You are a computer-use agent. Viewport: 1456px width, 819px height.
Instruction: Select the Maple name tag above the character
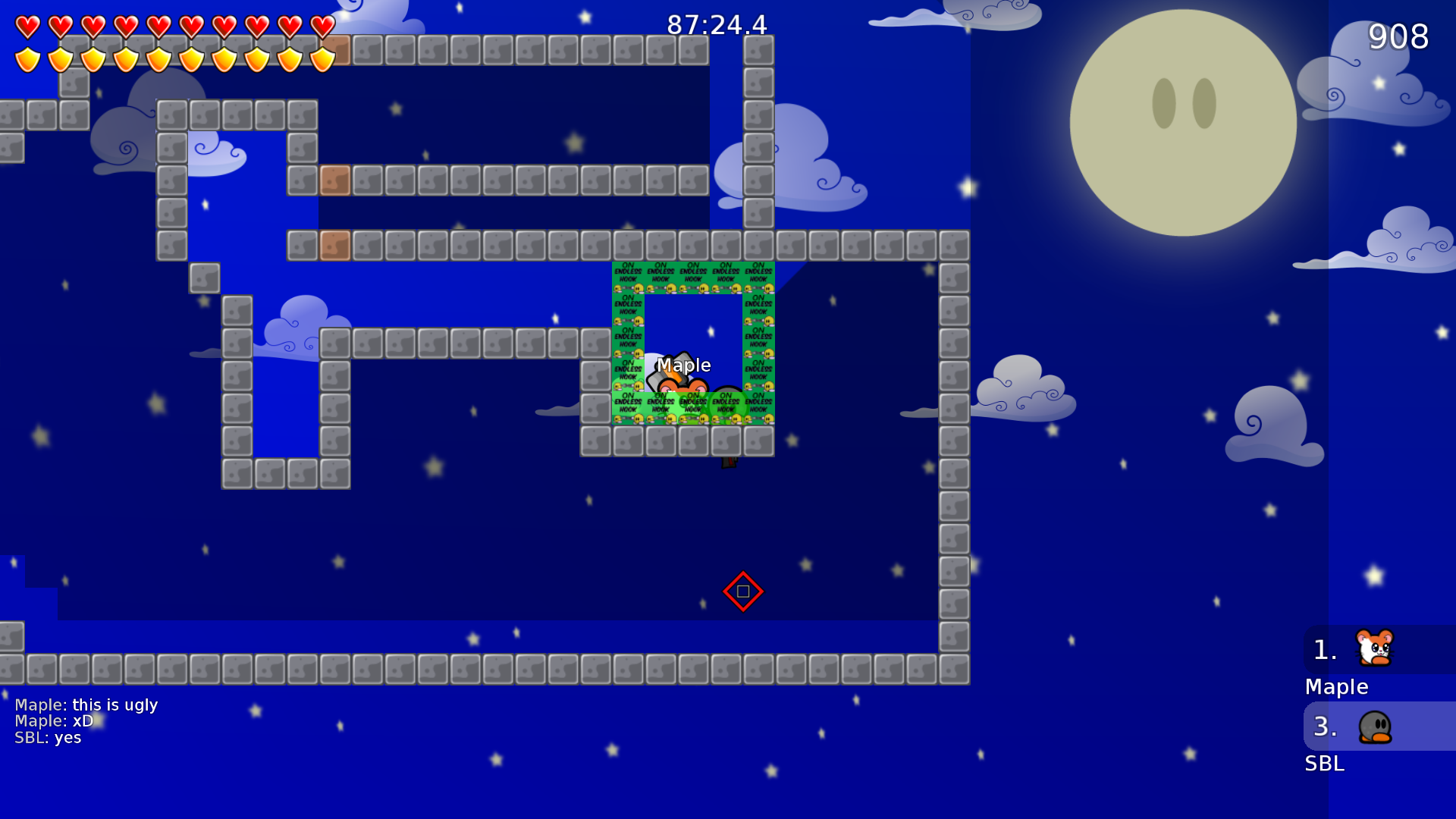point(683,365)
